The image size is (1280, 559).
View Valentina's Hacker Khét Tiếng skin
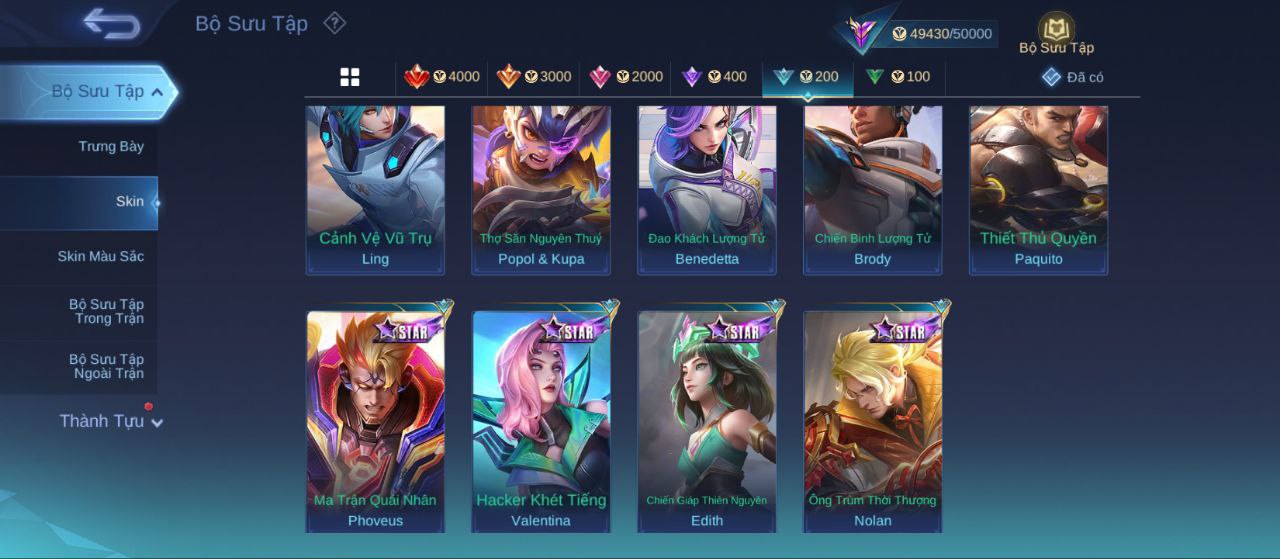(541, 420)
